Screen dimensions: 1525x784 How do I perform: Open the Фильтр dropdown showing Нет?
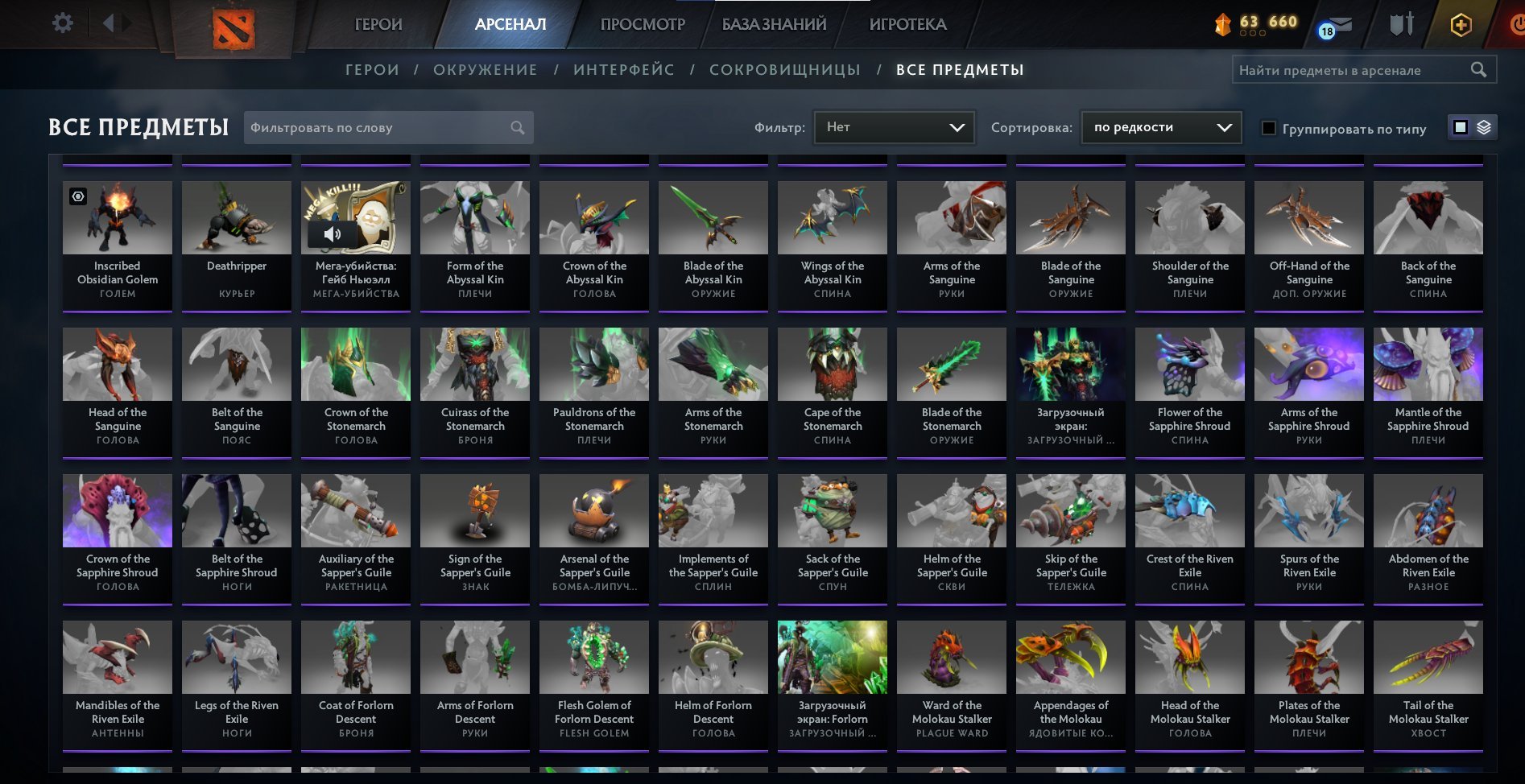tap(894, 126)
